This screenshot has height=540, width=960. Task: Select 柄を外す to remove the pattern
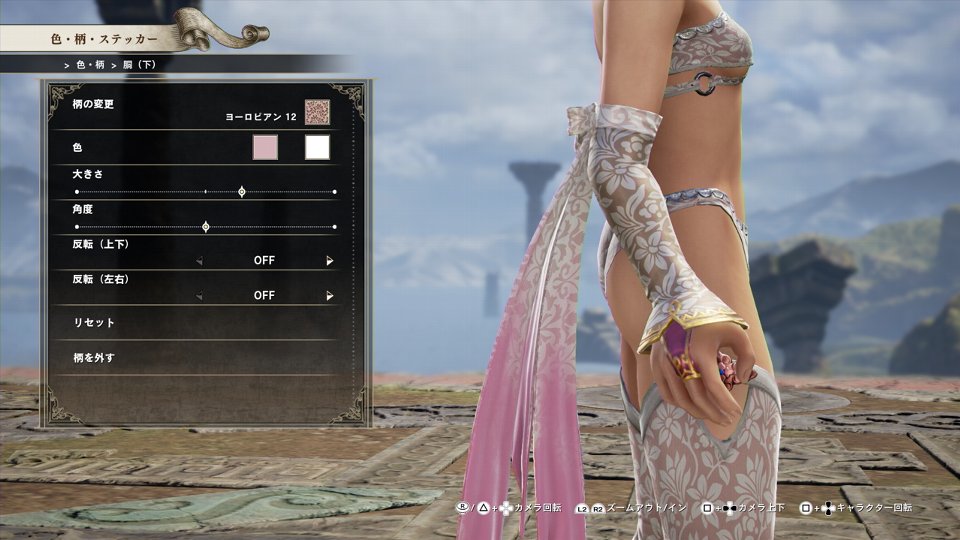95,358
